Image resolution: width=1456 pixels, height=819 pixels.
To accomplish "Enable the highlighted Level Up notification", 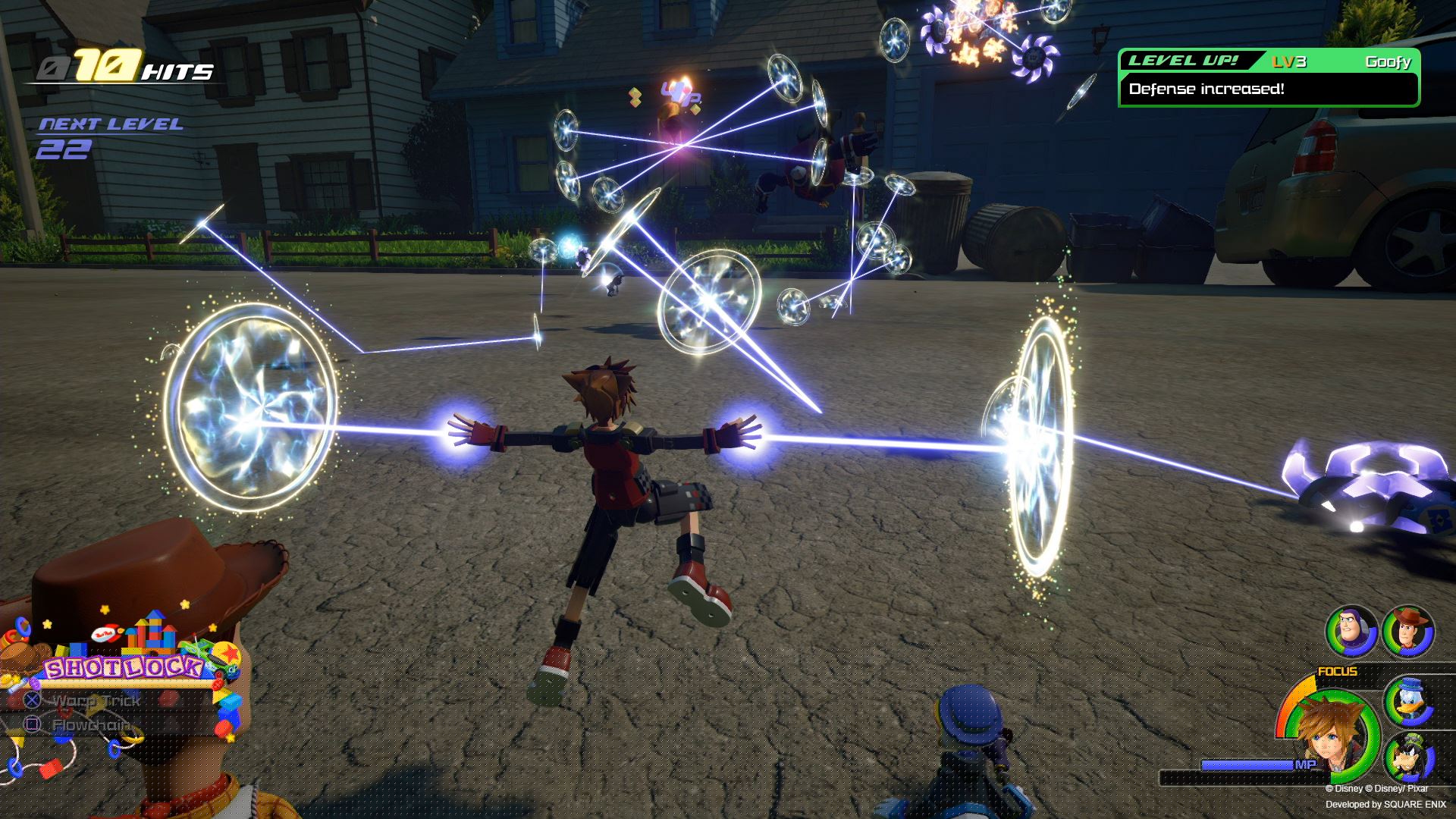I will [x=1270, y=76].
